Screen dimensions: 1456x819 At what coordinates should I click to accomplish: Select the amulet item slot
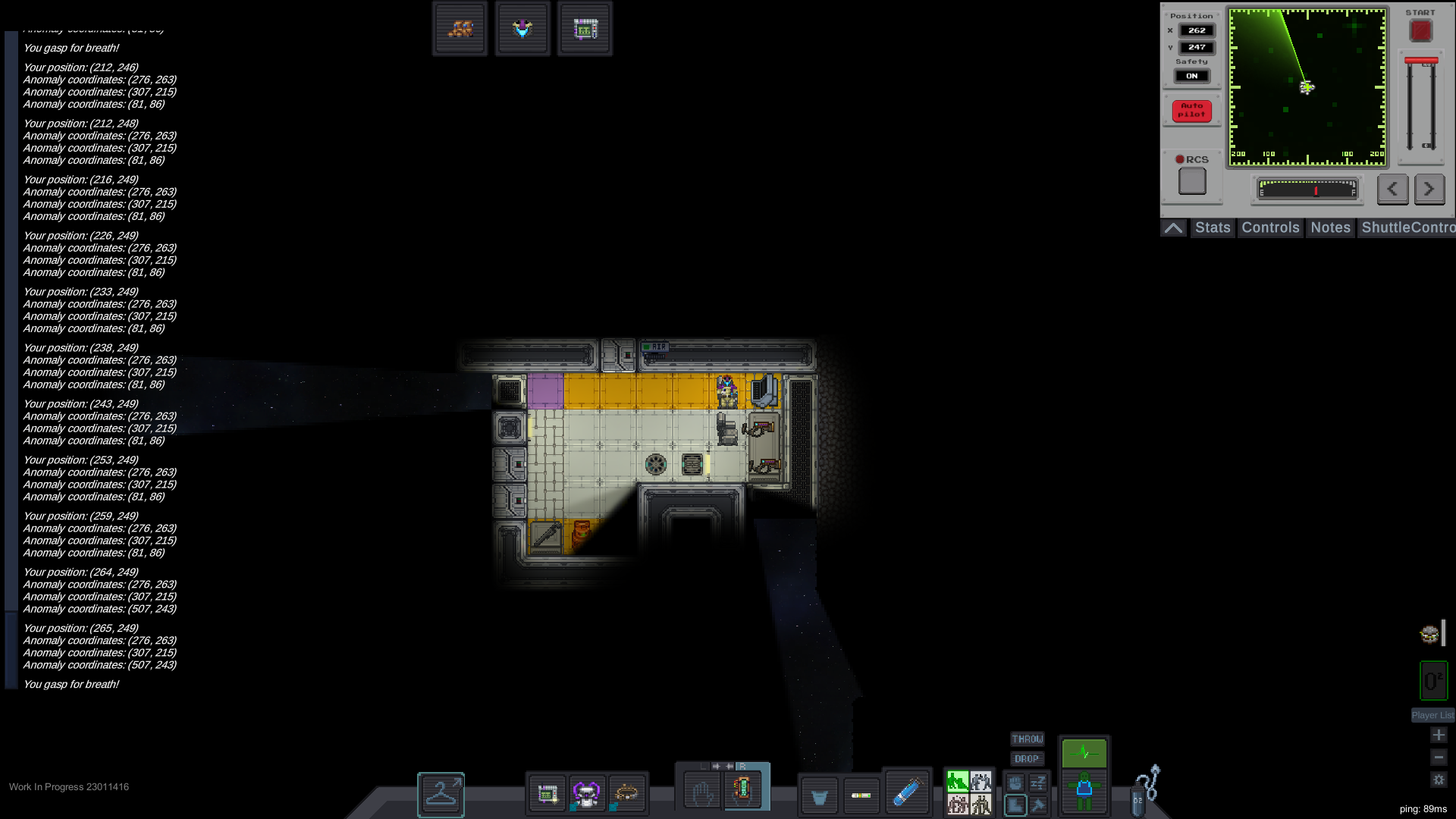tap(523, 28)
